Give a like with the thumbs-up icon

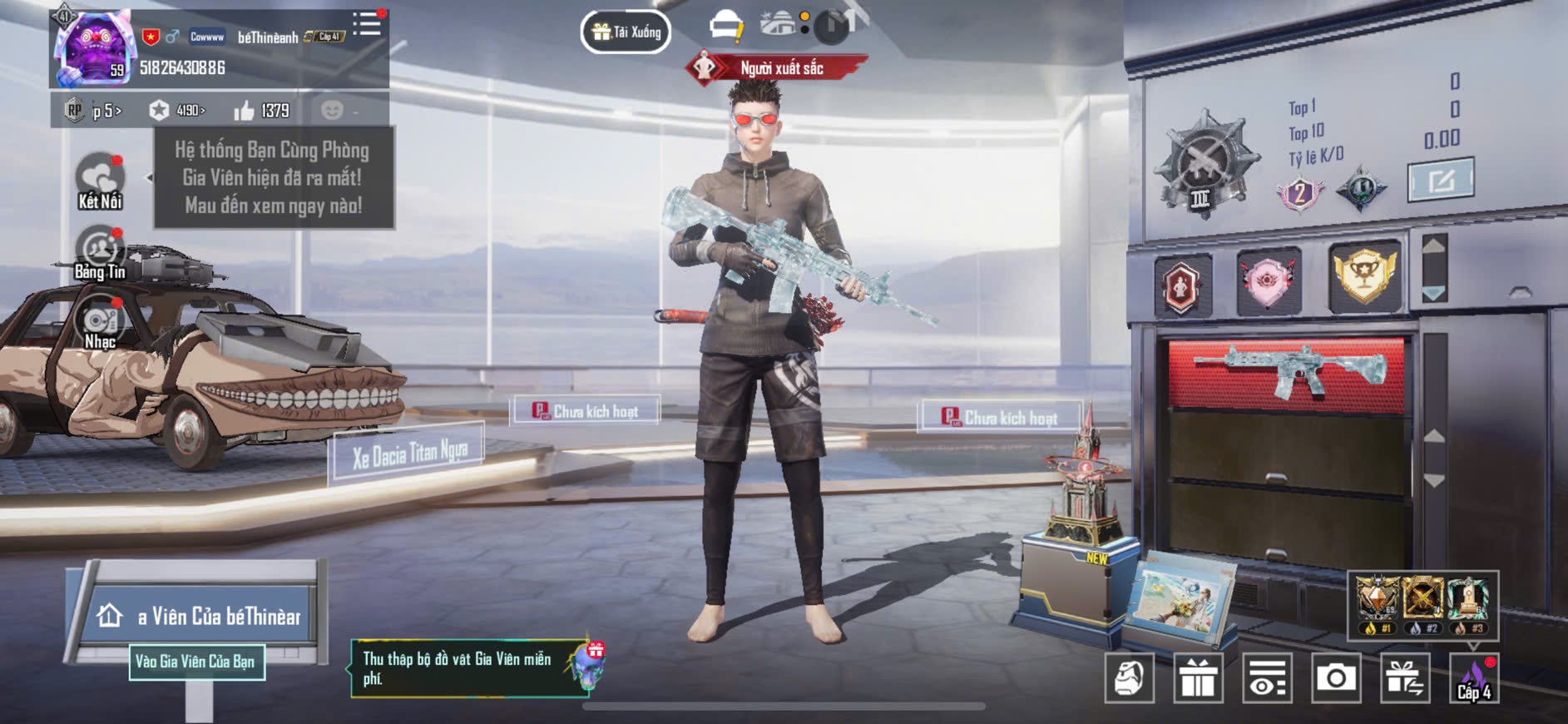point(244,111)
